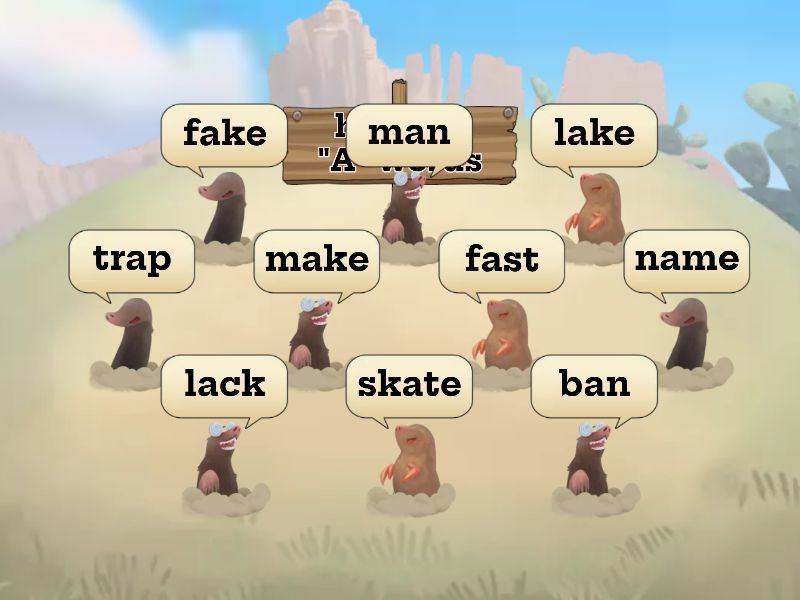Viewport: 800px width, 600px height.
Task: Click the mole labeled "skate"
Action: point(408,460)
